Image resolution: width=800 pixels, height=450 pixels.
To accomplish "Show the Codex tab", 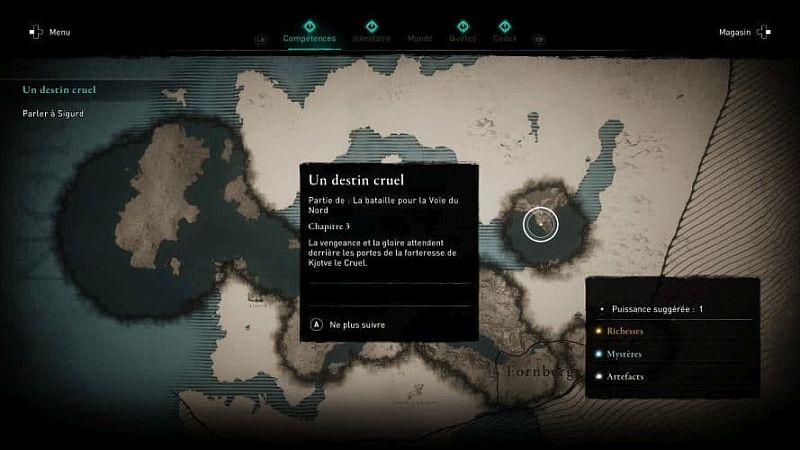I will point(505,38).
